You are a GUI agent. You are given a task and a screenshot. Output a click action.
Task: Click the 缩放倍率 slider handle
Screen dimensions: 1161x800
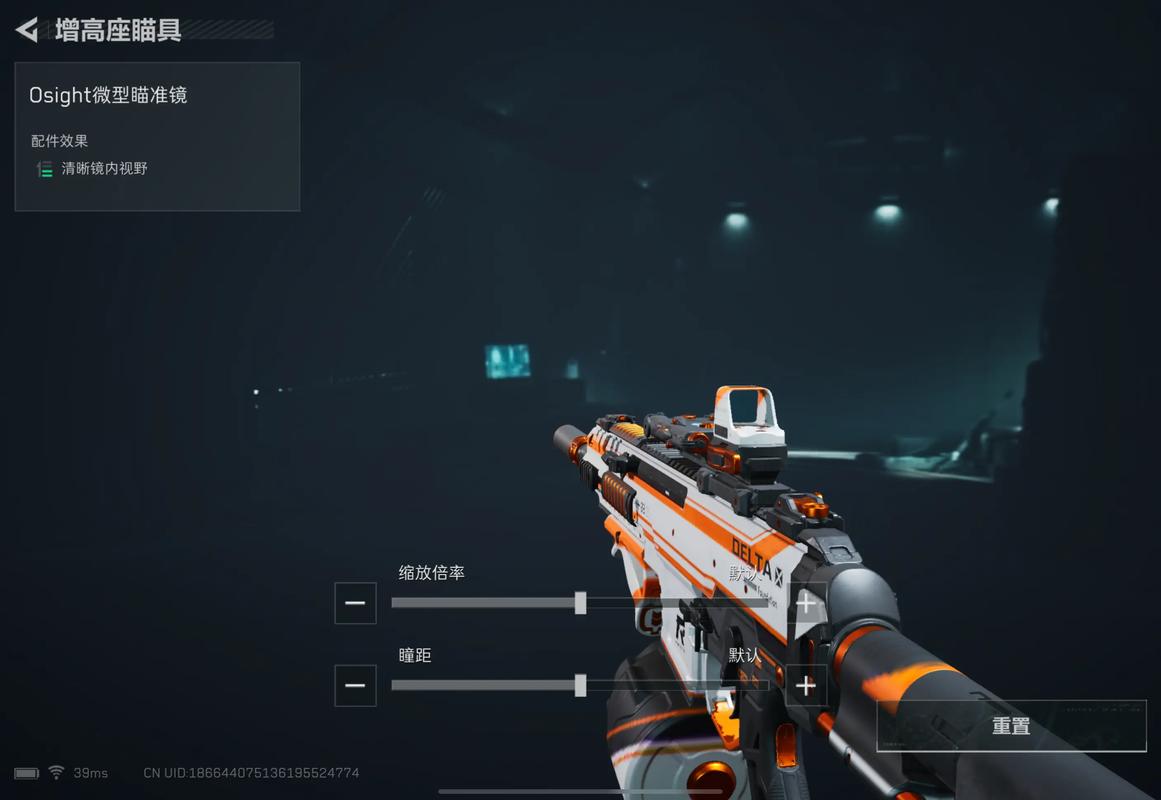click(x=580, y=603)
